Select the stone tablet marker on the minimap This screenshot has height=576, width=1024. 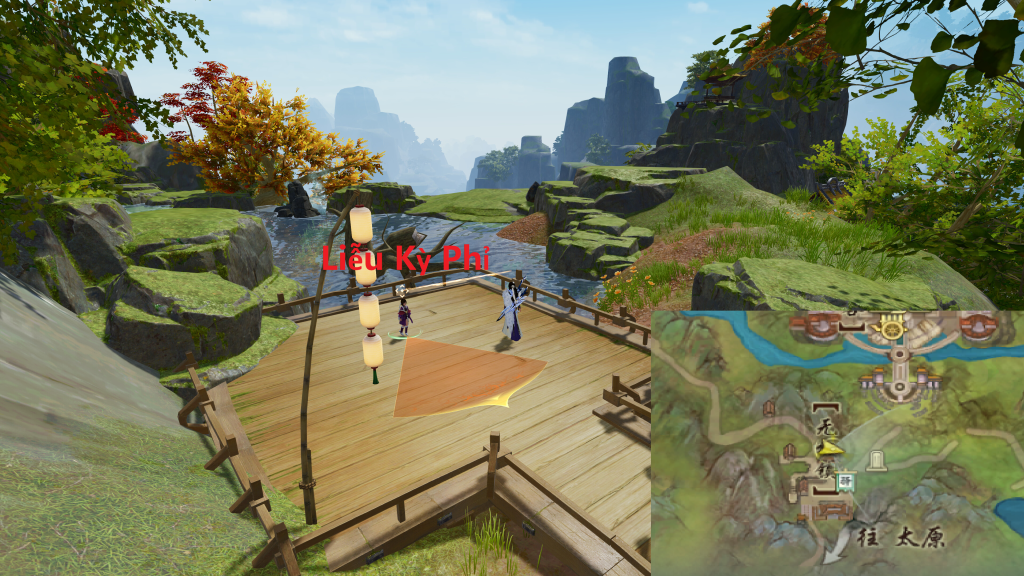[x=877, y=460]
